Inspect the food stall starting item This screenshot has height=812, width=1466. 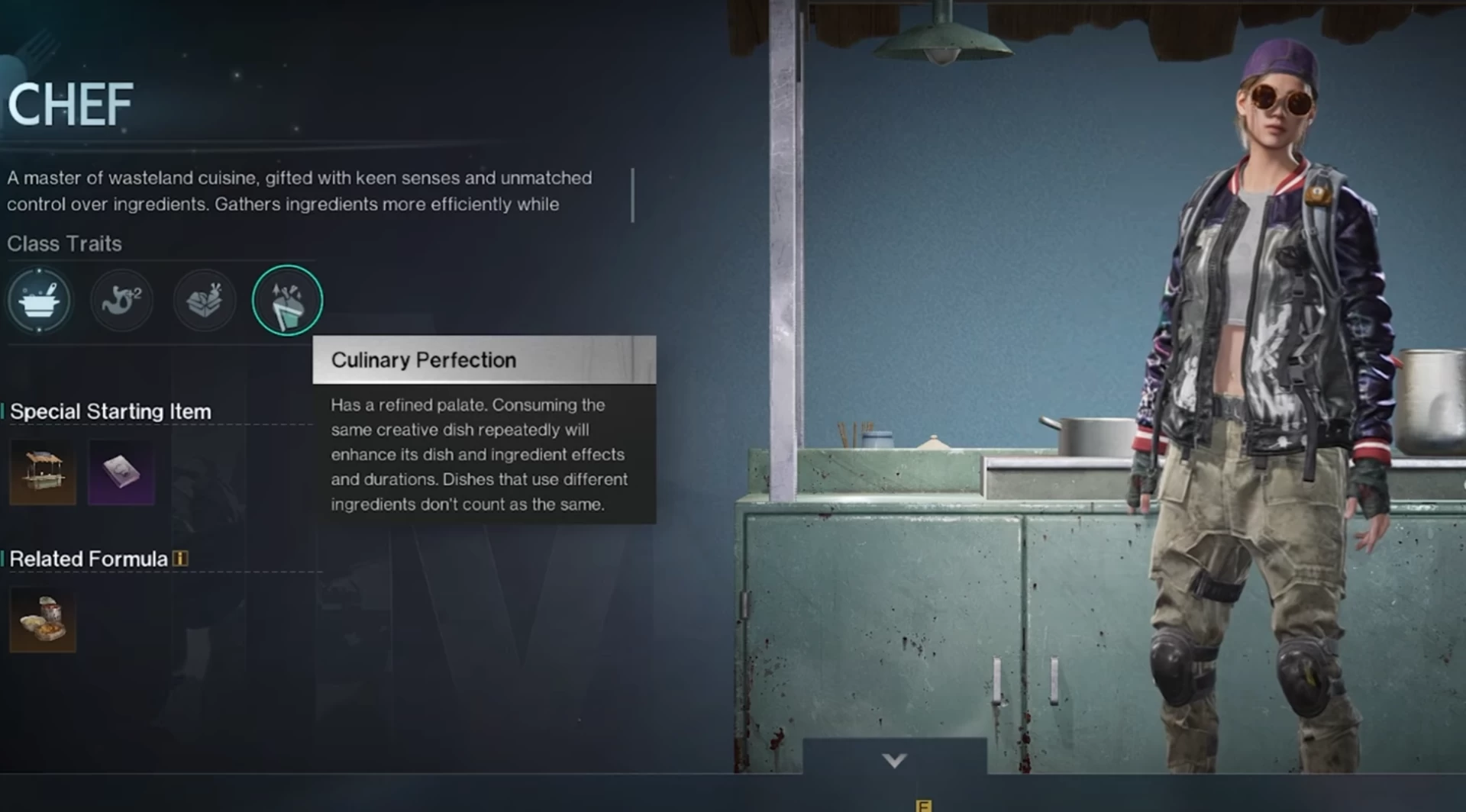tap(43, 472)
